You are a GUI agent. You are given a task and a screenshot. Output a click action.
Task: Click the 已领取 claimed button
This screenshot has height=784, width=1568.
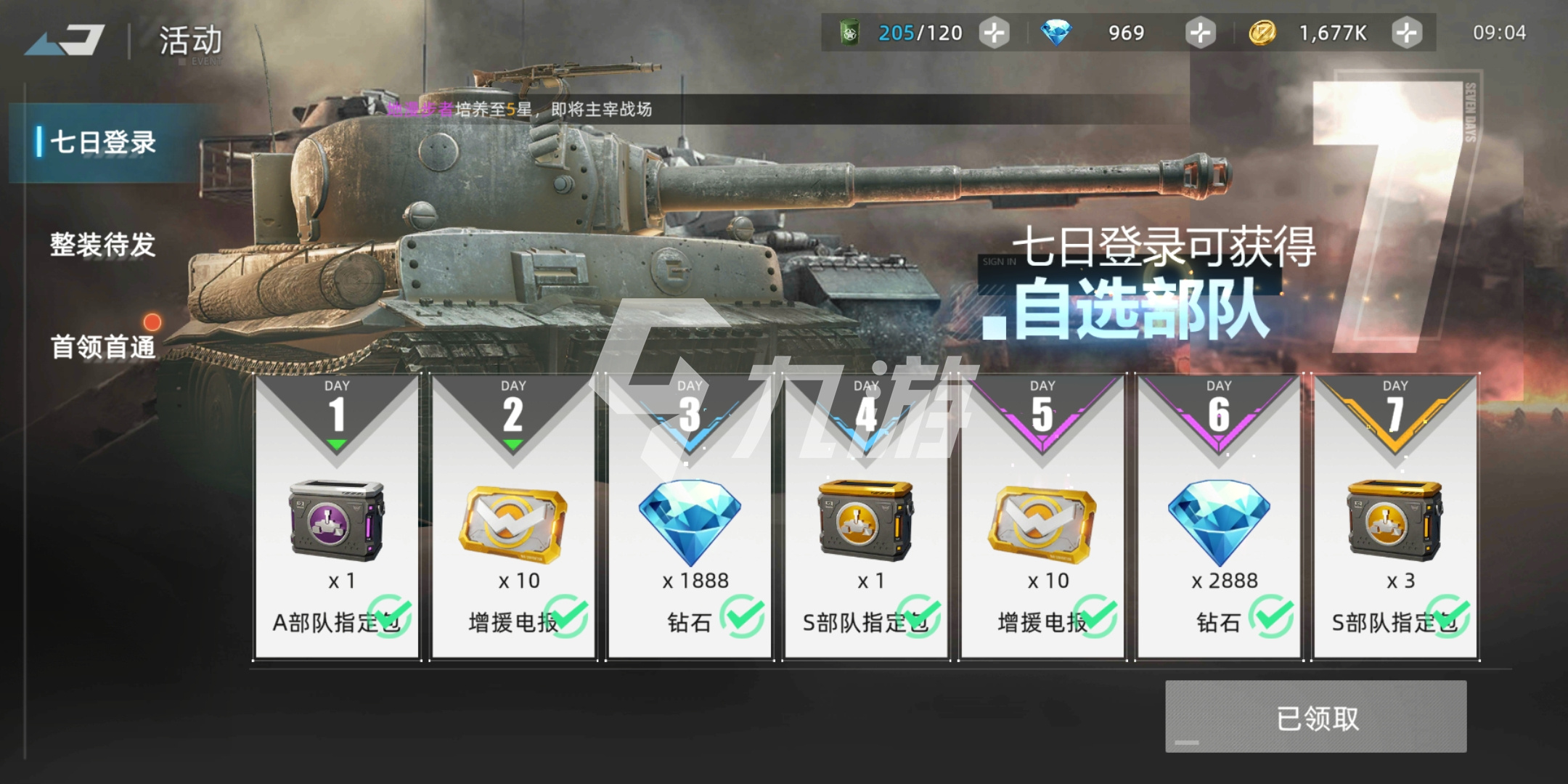point(1316,717)
